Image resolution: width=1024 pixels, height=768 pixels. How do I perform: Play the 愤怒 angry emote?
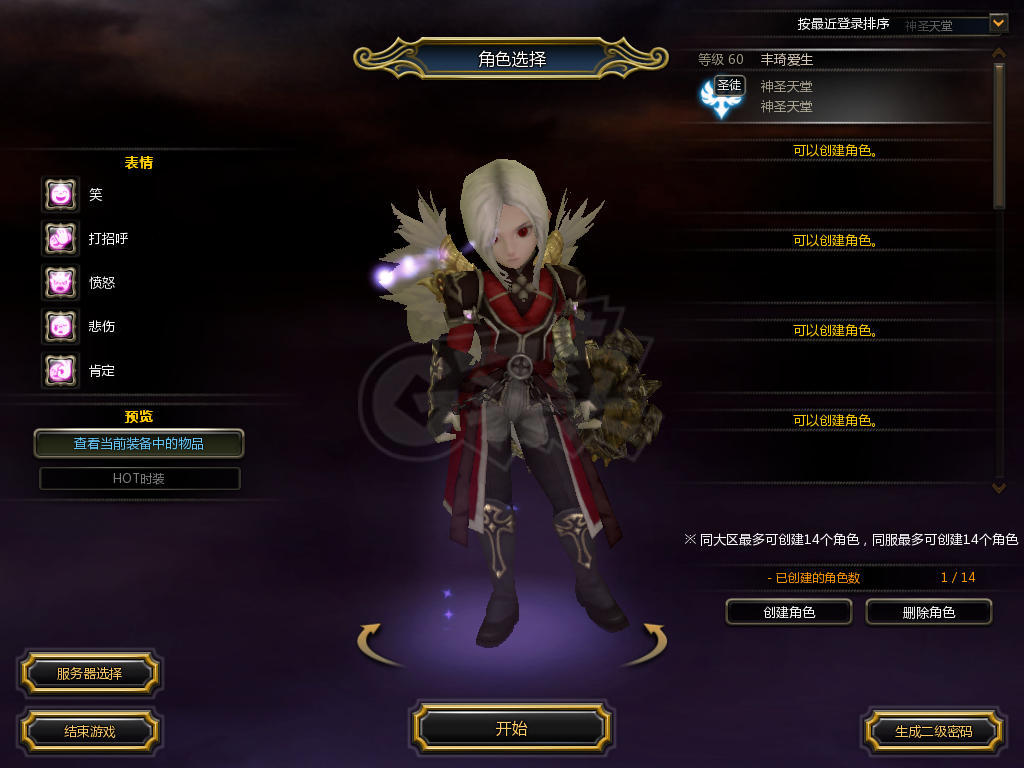click(60, 282)
